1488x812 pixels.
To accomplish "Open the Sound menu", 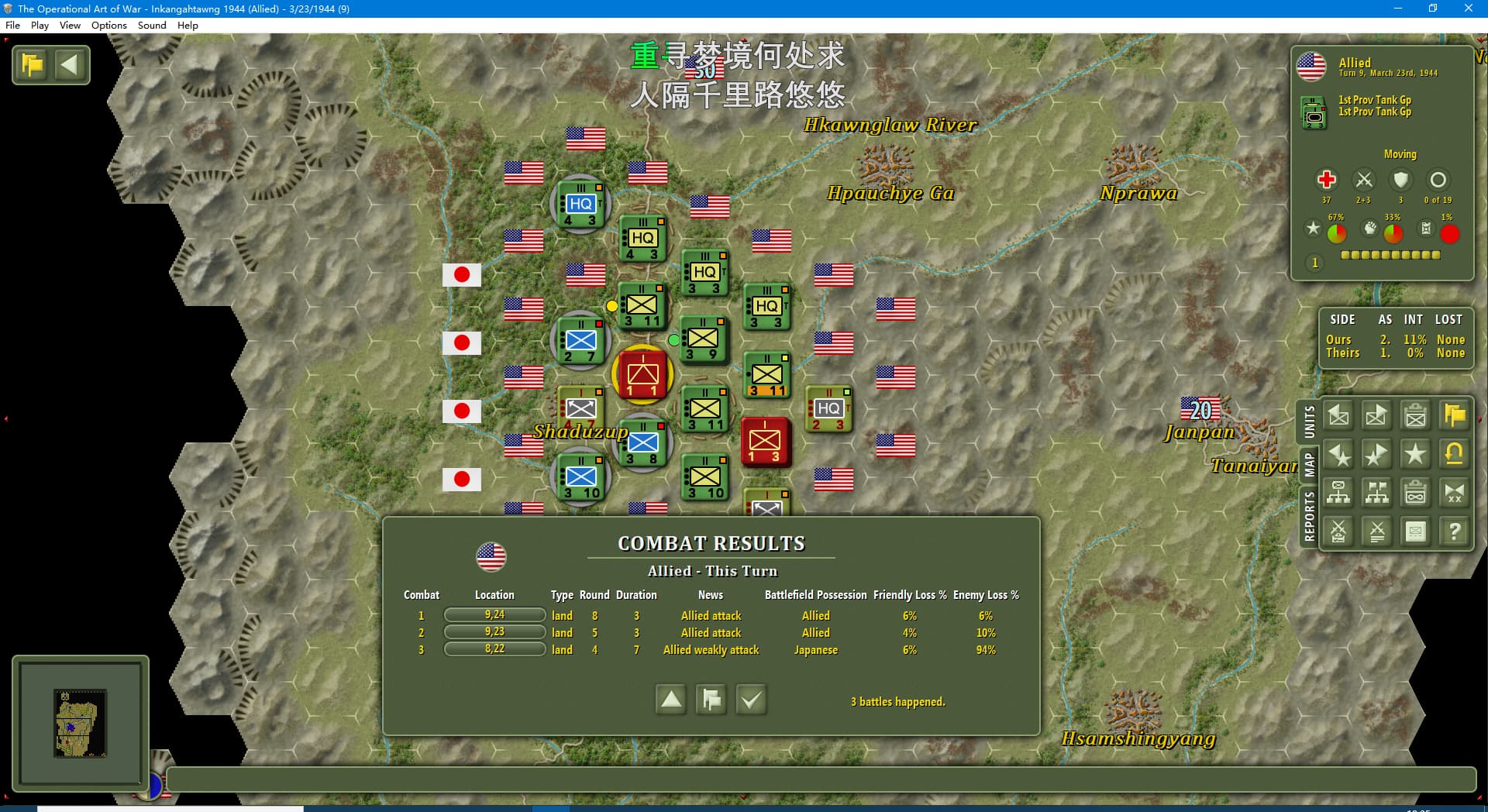I will click(152, 26).
